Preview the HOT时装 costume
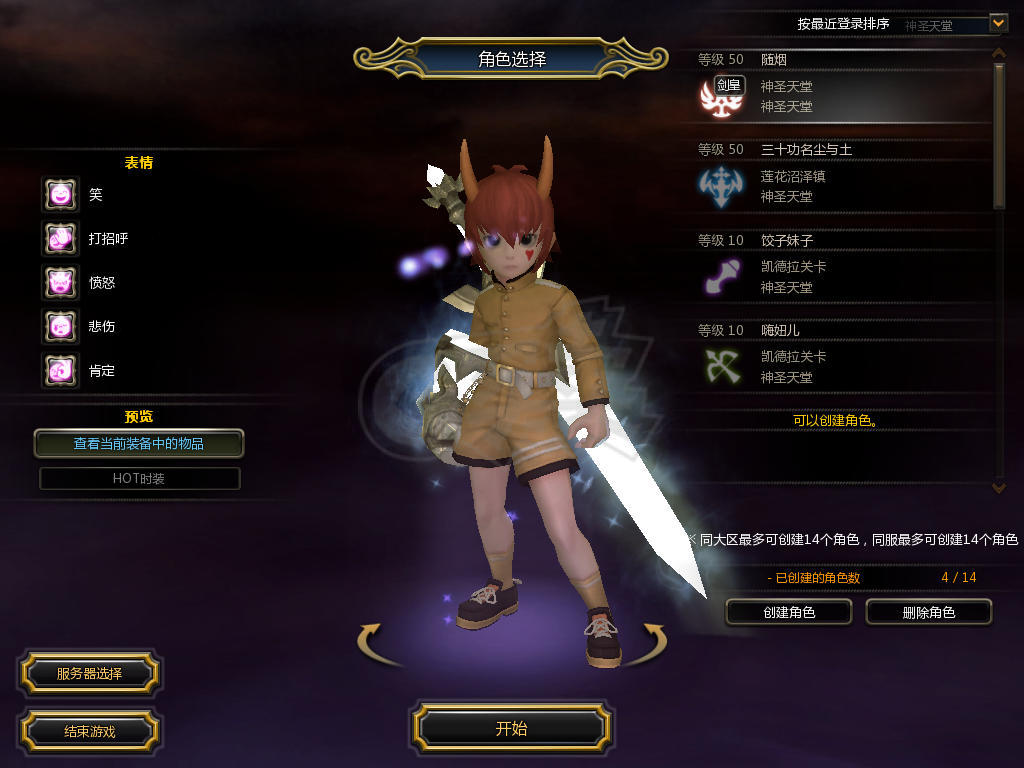Image resolution: width=1024 pixels, height=768 pixels. (139, 478)
